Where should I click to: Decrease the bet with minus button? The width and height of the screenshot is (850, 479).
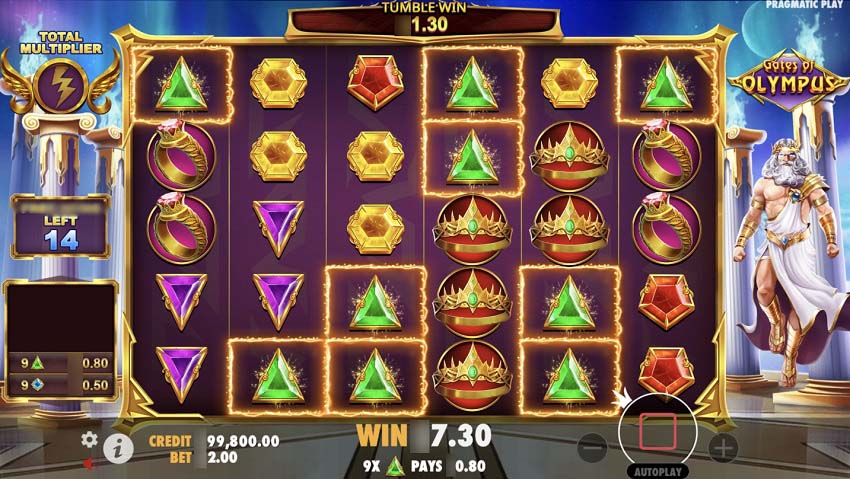[592, 447]
